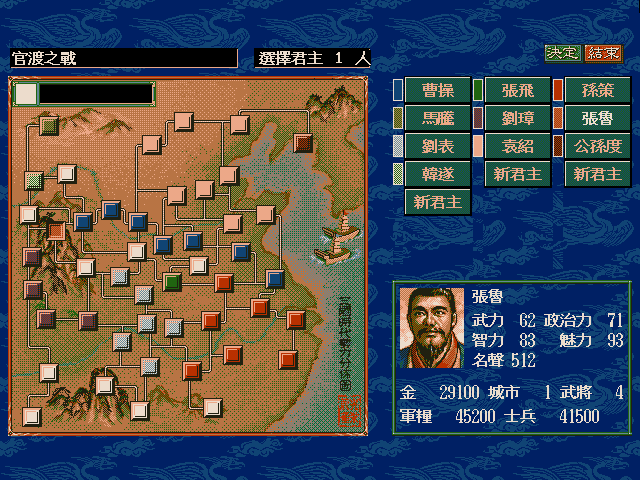Select ruler 袁紹
Screen dimensions: 640x480
[x=517, y=147]
